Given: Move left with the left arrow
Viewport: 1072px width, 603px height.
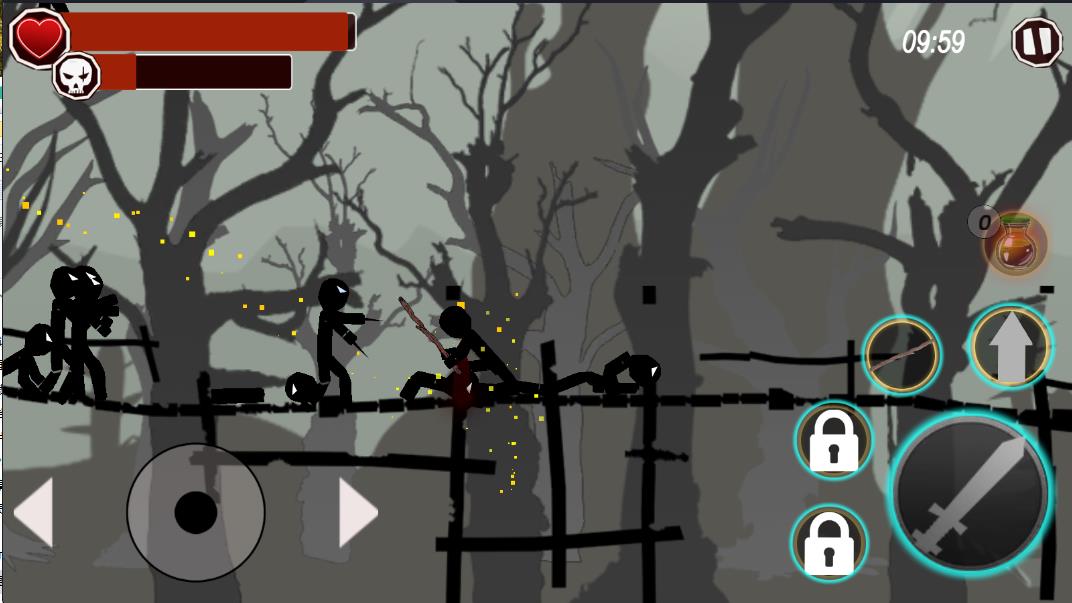Looking at the screenshot, I should pos(34,513).
